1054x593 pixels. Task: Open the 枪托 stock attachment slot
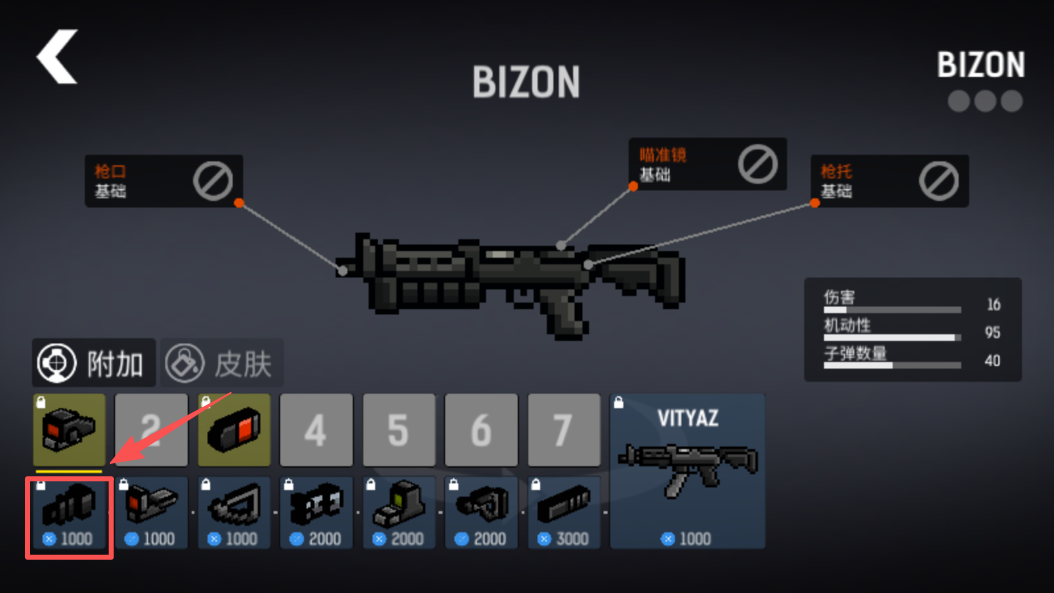(x=889, y=181)
